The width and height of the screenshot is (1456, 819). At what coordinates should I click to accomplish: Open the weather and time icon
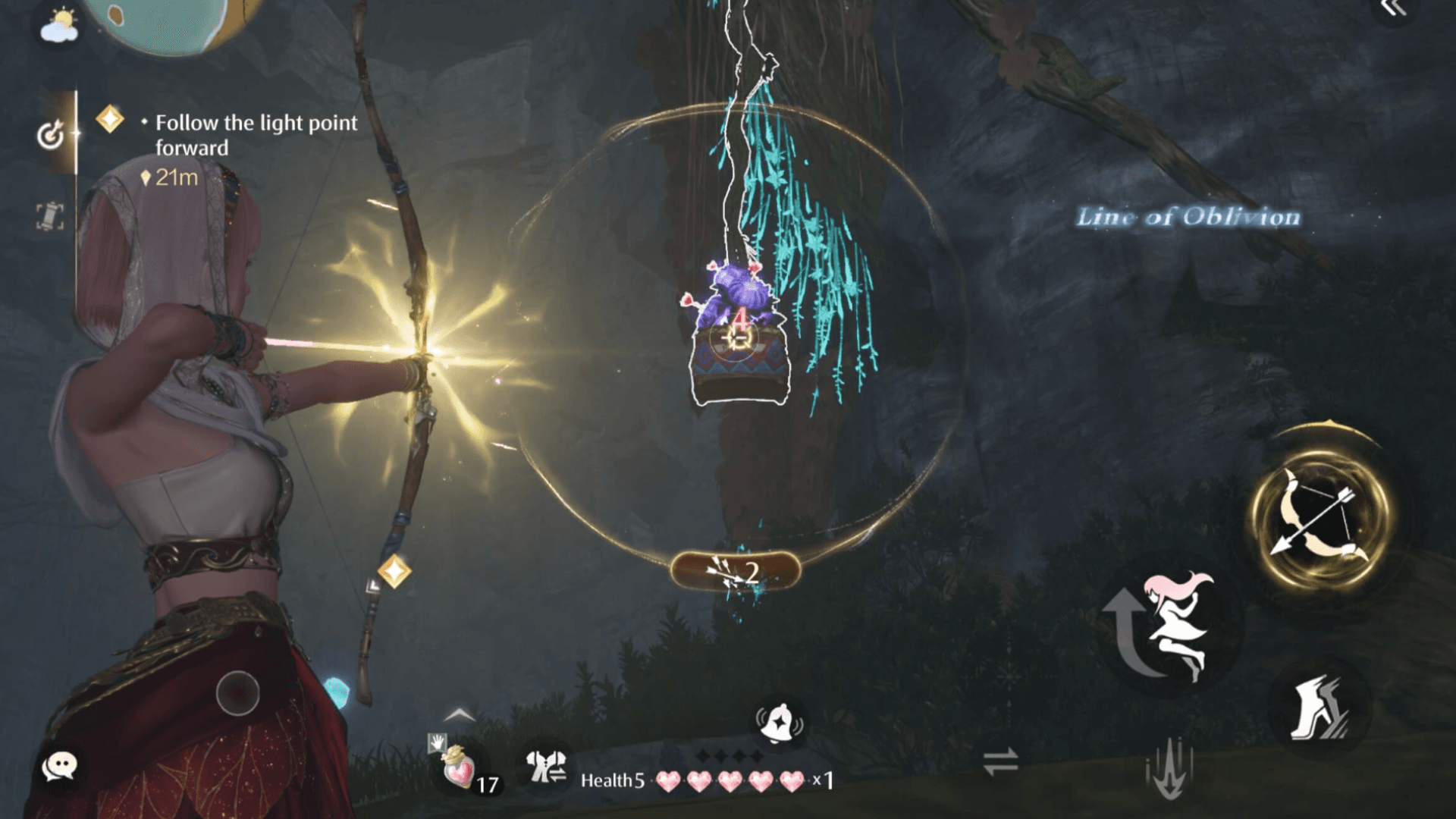[x=59, y=26]
